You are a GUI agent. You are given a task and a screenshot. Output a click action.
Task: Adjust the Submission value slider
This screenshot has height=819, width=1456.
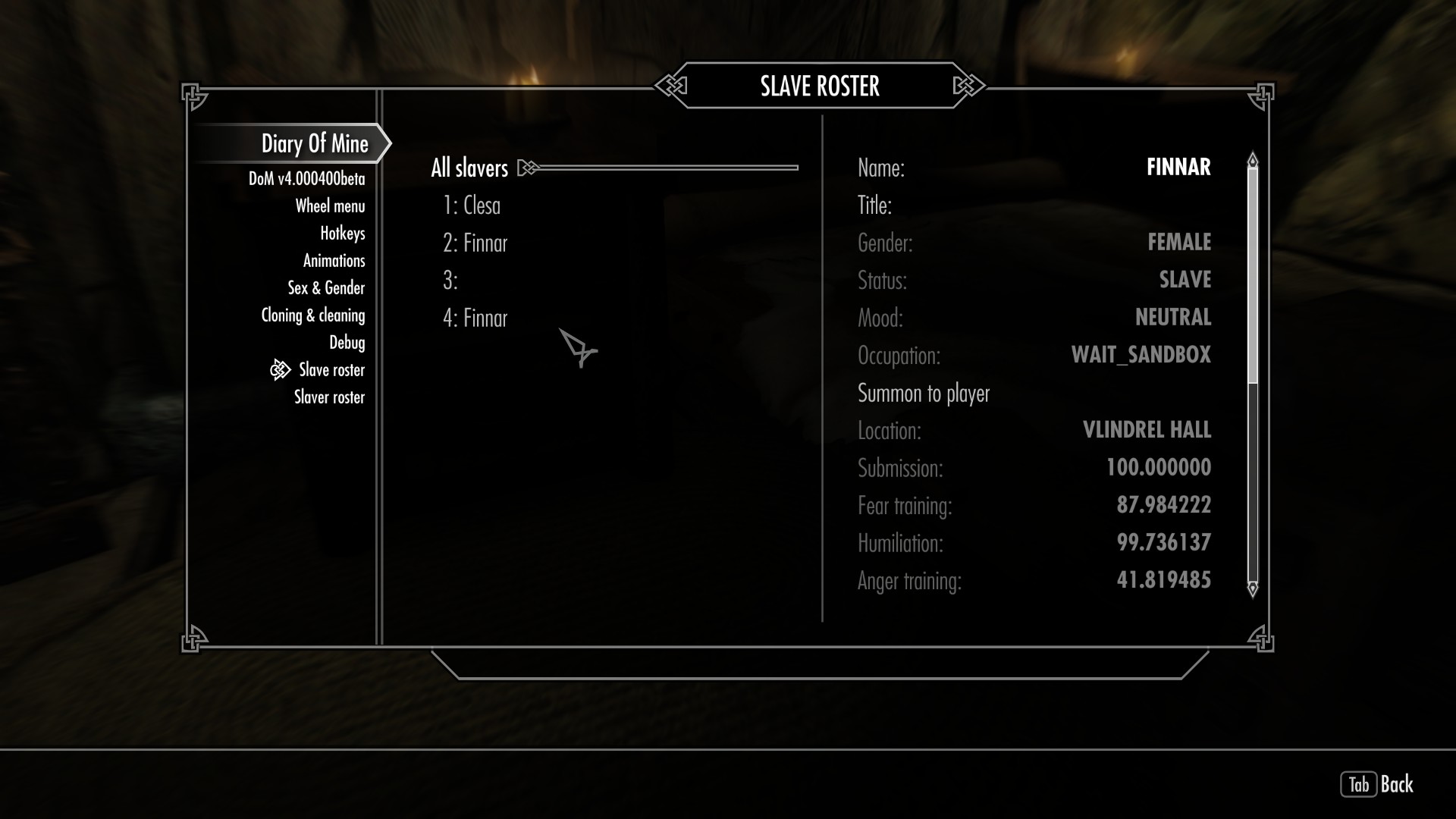coord(1157,468)
